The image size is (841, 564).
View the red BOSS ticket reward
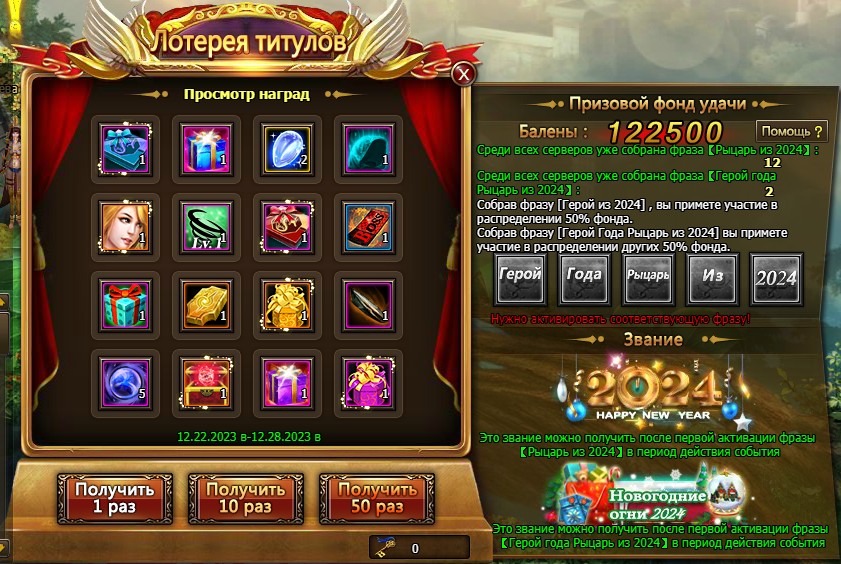[x=367, y=224]
